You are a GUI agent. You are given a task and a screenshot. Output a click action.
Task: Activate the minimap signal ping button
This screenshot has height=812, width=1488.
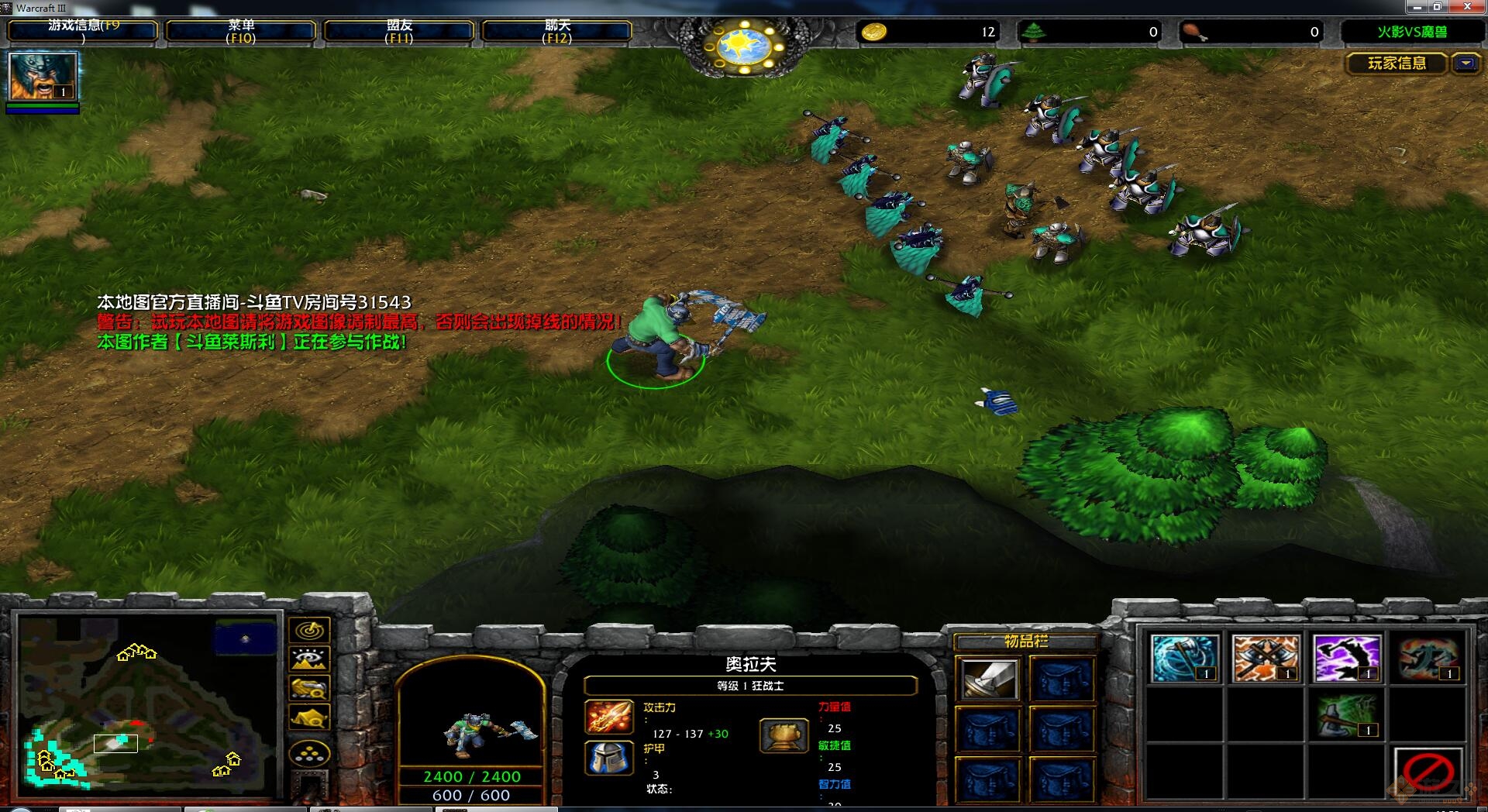coord(310,630)
